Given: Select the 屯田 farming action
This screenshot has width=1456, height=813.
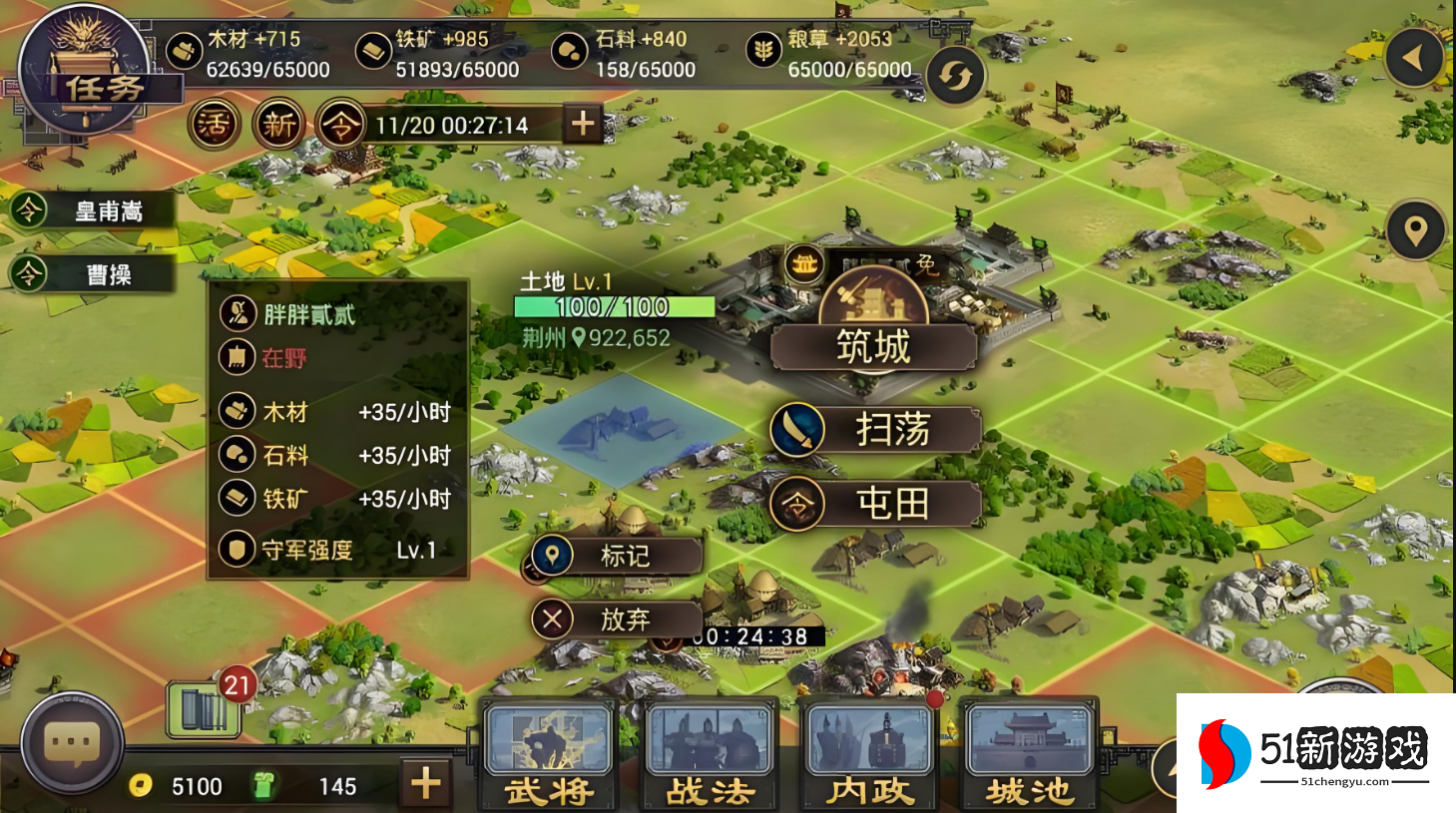Looking at the screenshot, I should (875, 504).
